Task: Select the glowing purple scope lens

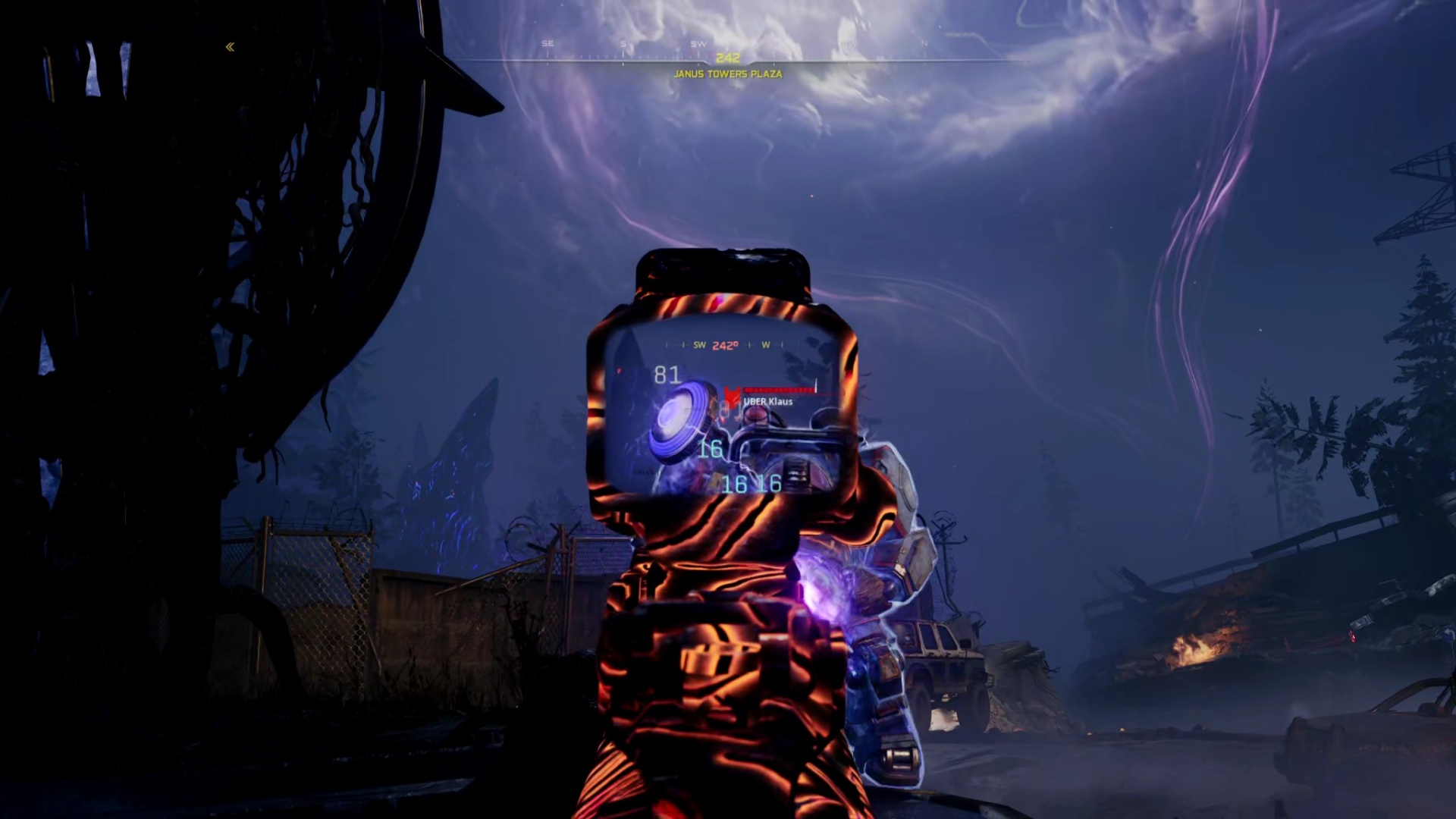Action: pyautogui.click(x=674, y=416)
